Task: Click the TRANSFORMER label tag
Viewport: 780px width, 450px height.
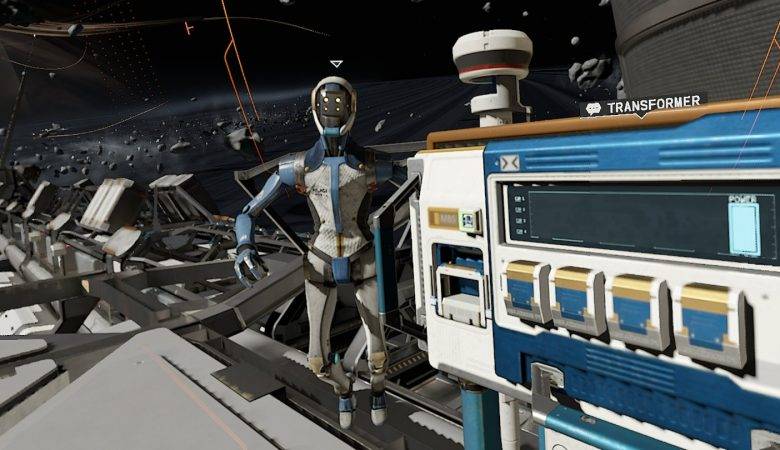Action: click(x=643, y=106)
